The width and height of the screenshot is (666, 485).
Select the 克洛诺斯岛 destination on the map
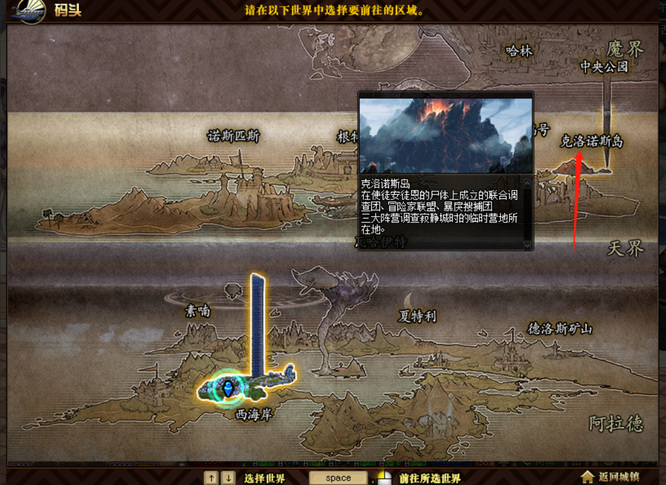pyautogui.click(x=591, y=142)
